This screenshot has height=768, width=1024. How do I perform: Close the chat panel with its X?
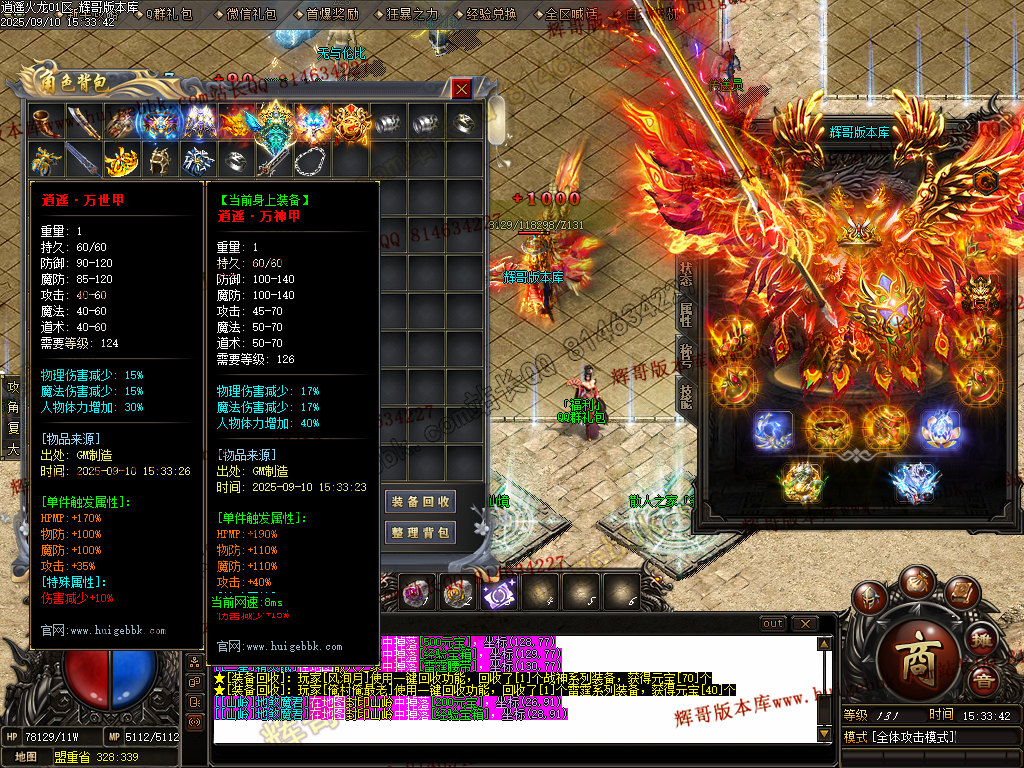804,623
